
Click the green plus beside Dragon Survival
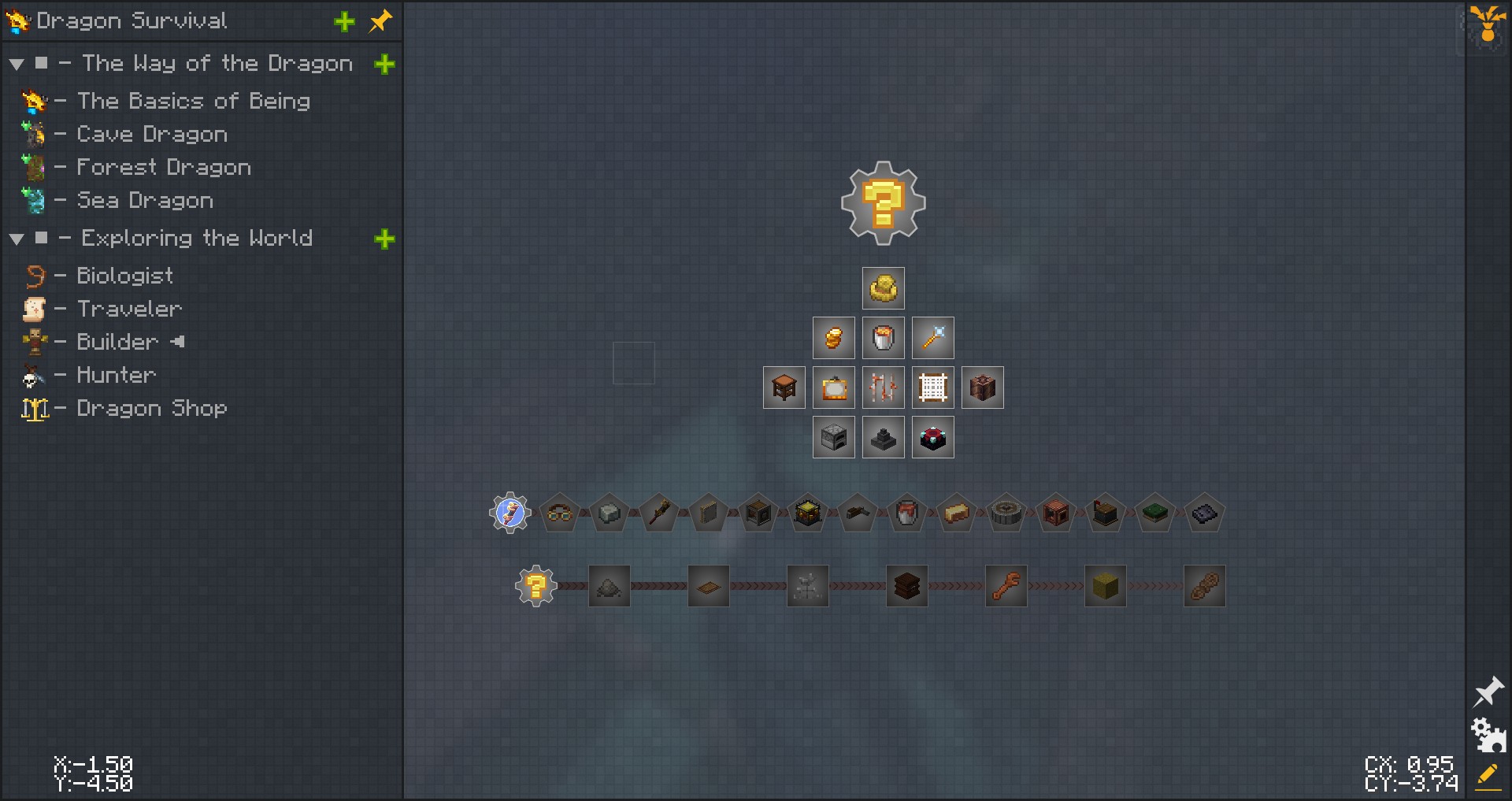[344, 22]
